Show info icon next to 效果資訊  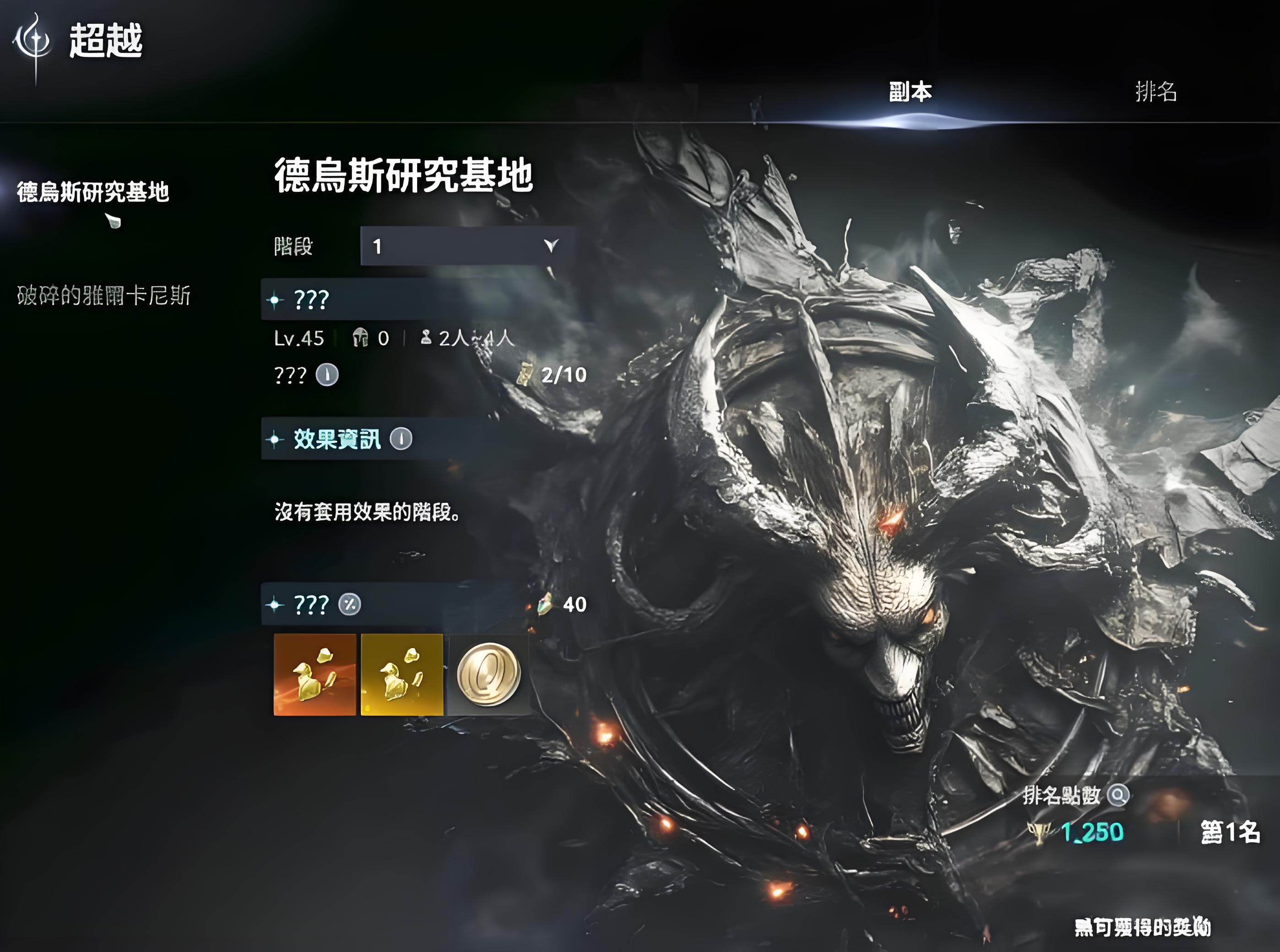tap(401, 439)
